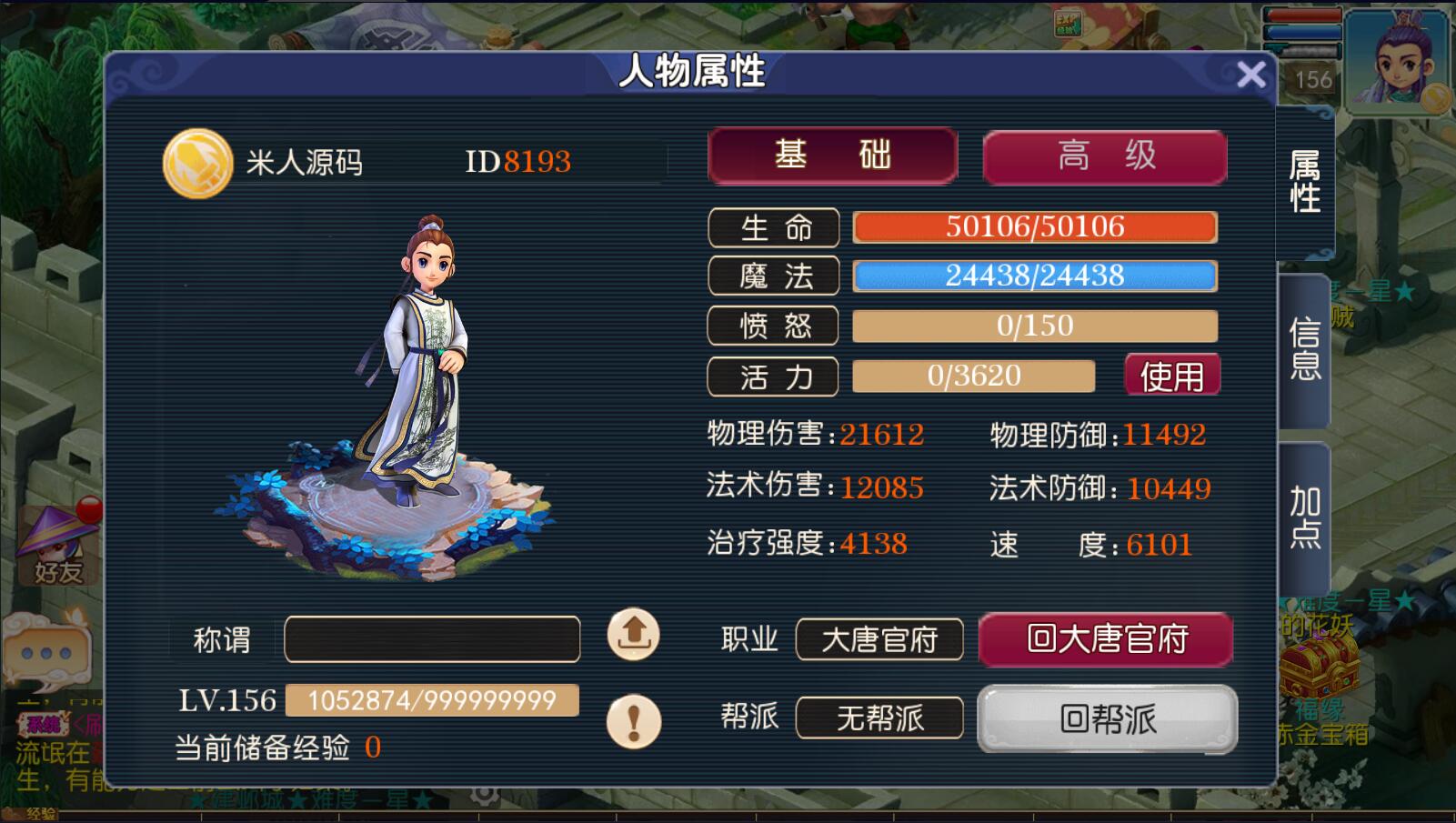The width and height of the screenshot is (1456, 823).
Task: Show info via exclamation mark icon
Action: click(x=633, y=721)
